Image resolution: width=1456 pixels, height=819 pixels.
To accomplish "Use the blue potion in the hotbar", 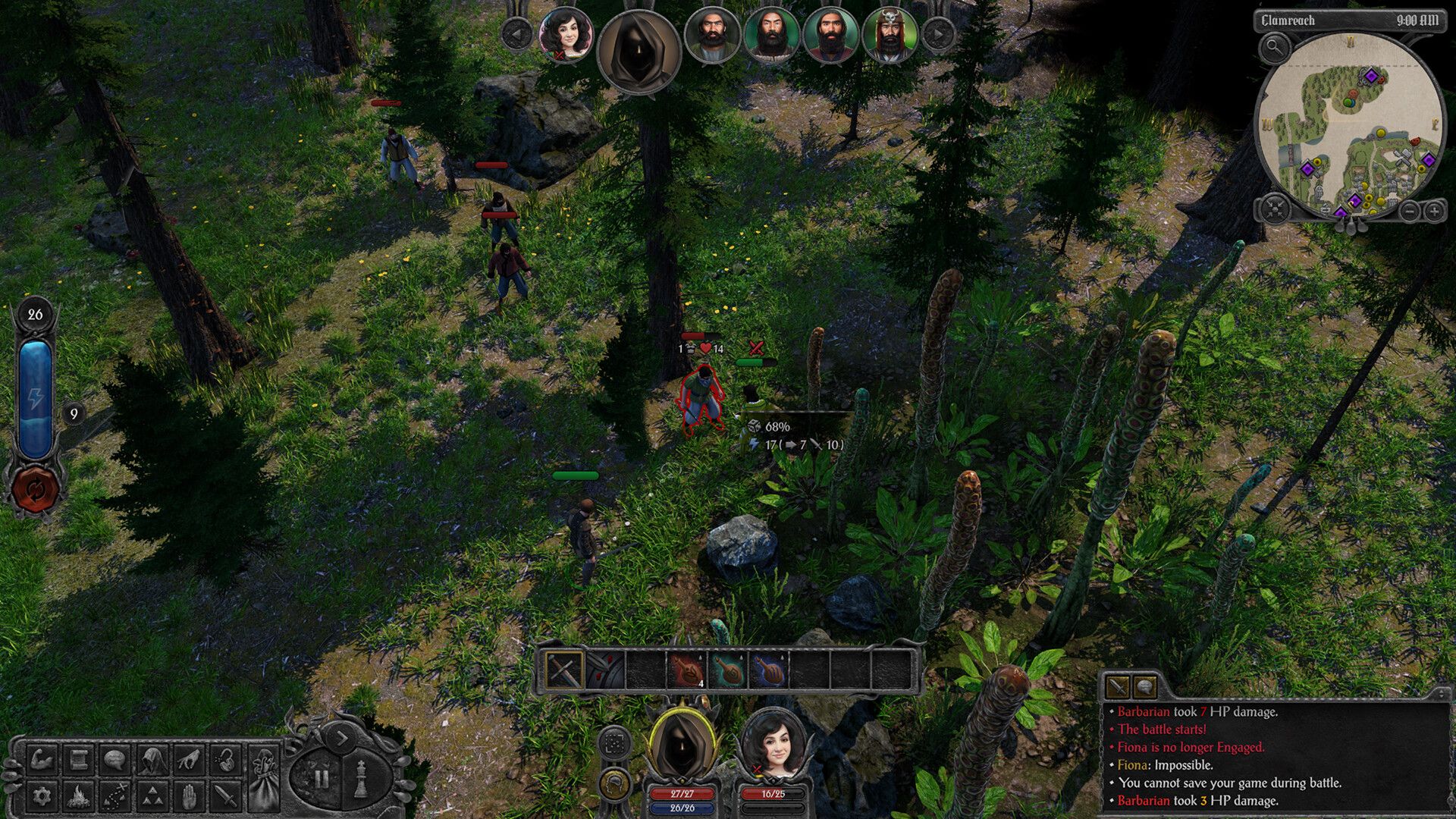I will click(769, 670).
